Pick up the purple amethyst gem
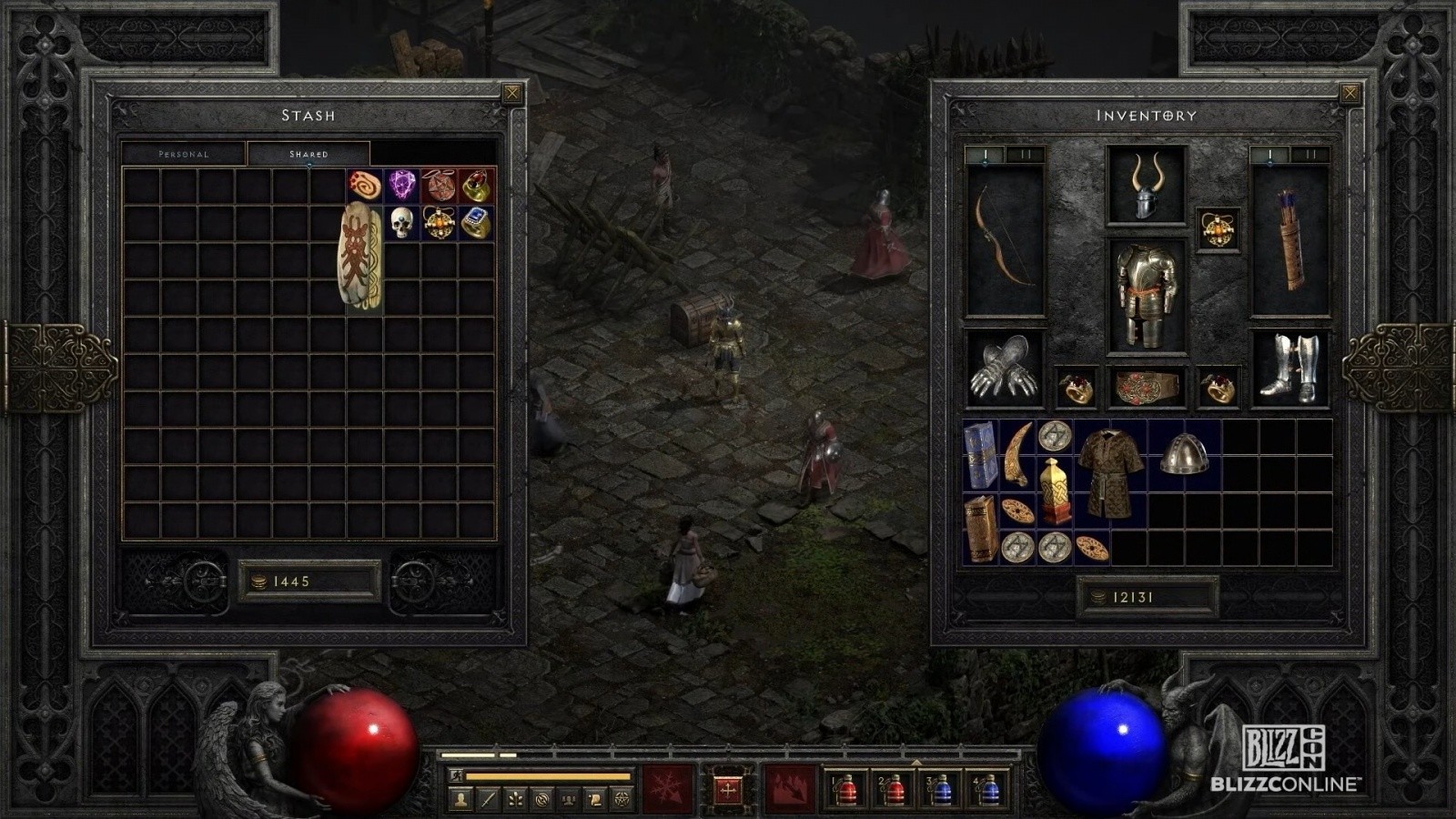 click(401, 185)
